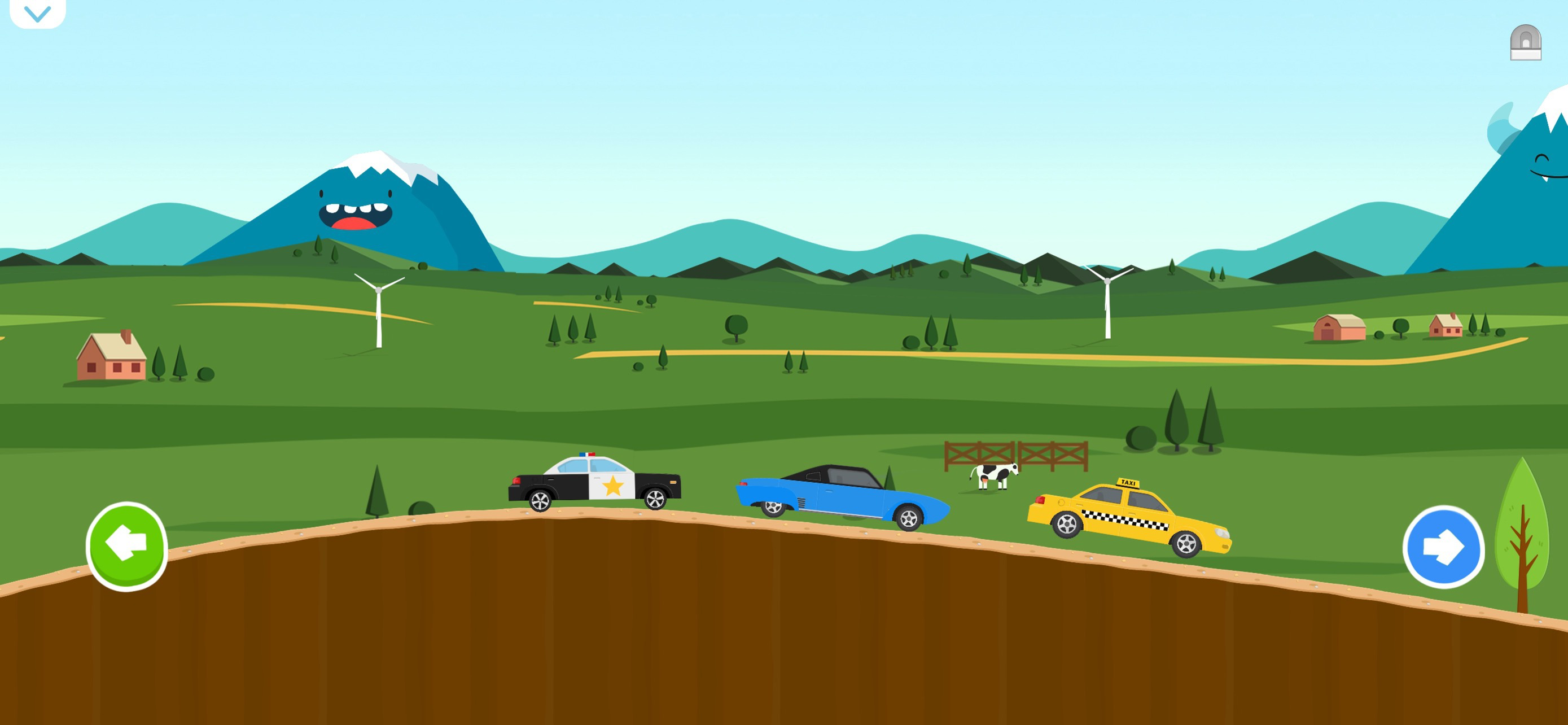The image size is (1568, 725).
Task: Tap the green left arrow button
Action: [x=126, y=545]
